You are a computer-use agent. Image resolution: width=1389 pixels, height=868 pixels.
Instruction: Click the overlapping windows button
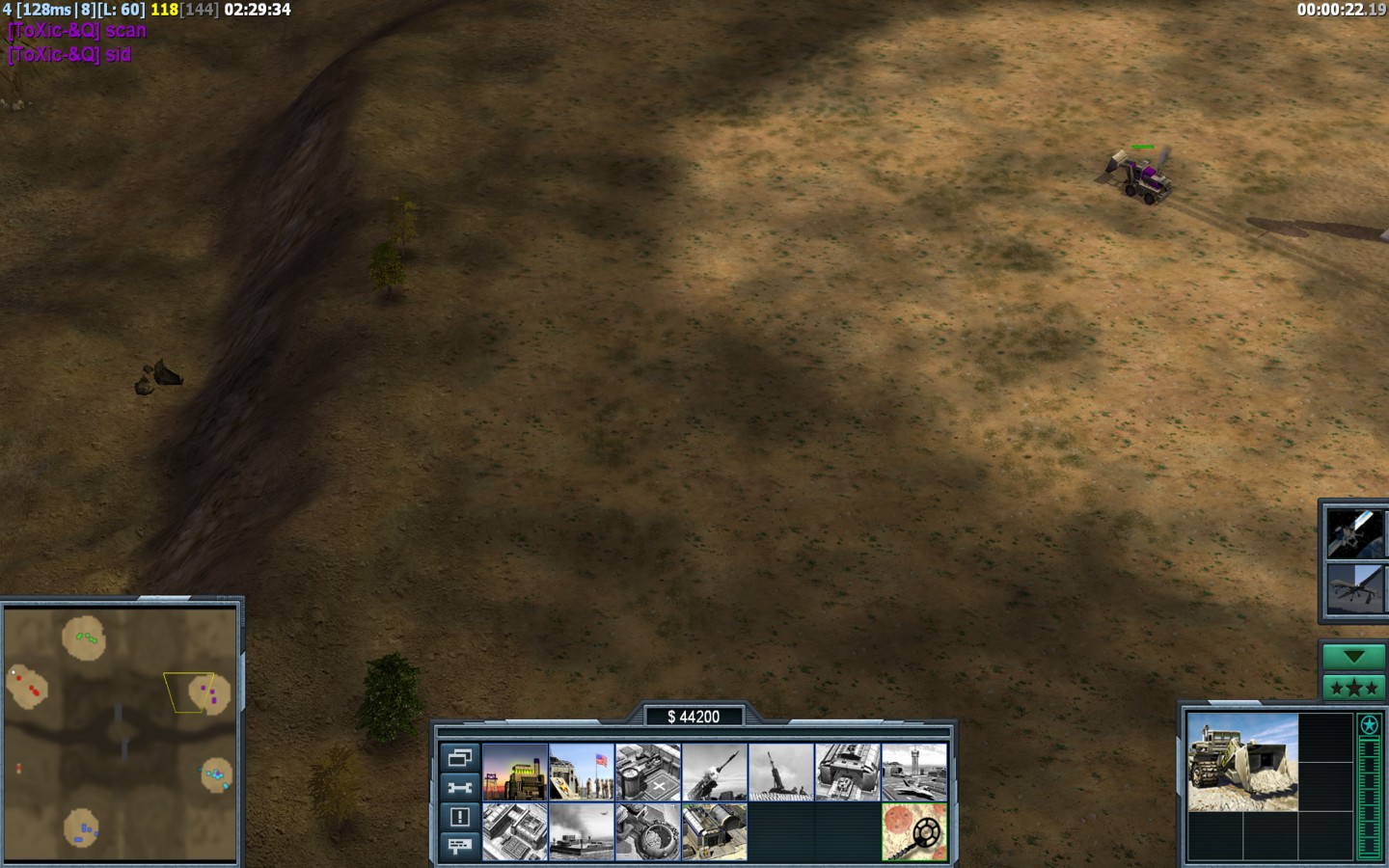pyautogui.click(x=459, y=757)
